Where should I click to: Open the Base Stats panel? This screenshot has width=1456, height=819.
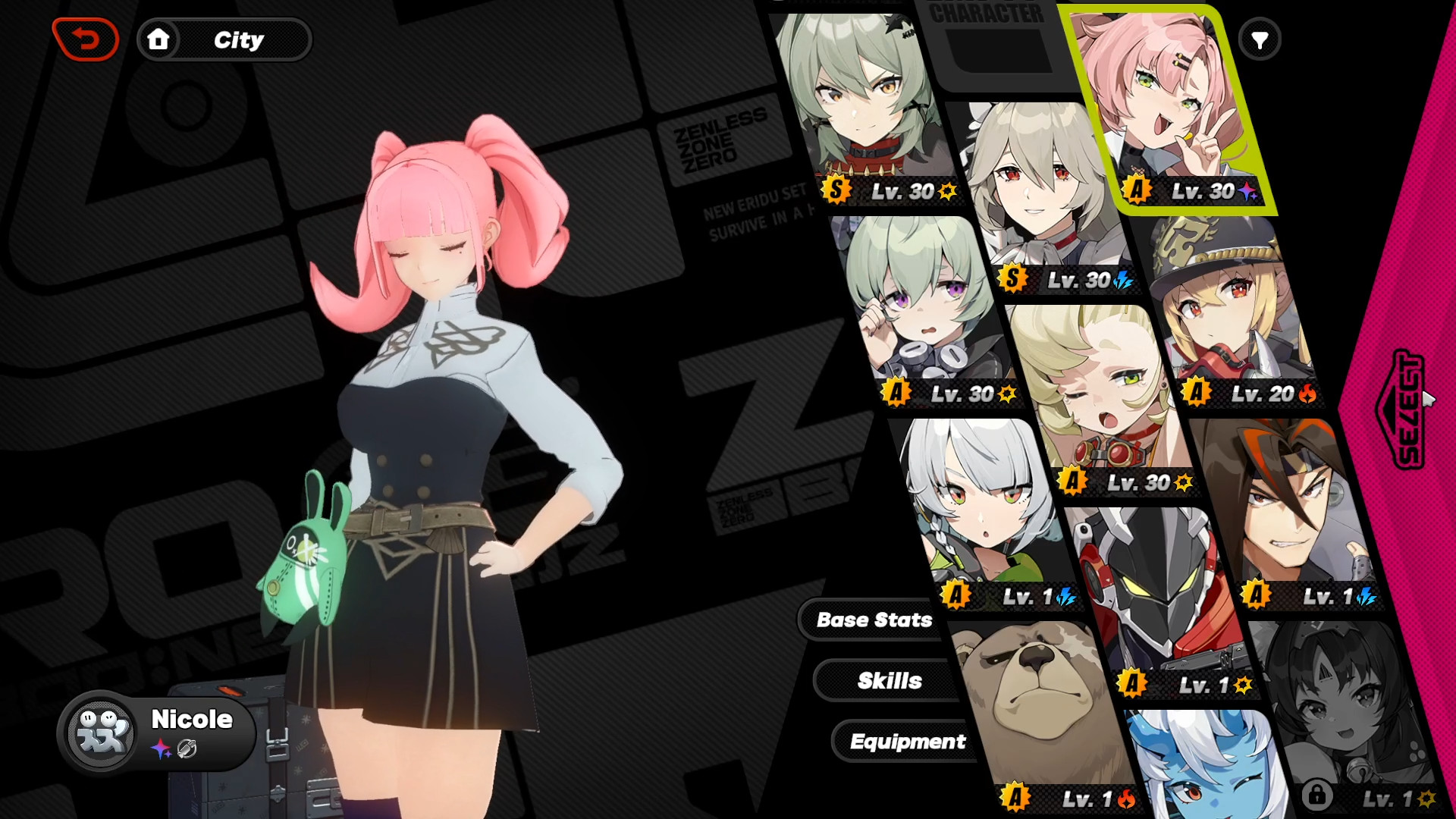pyautogui.click(x=874, y=620)
